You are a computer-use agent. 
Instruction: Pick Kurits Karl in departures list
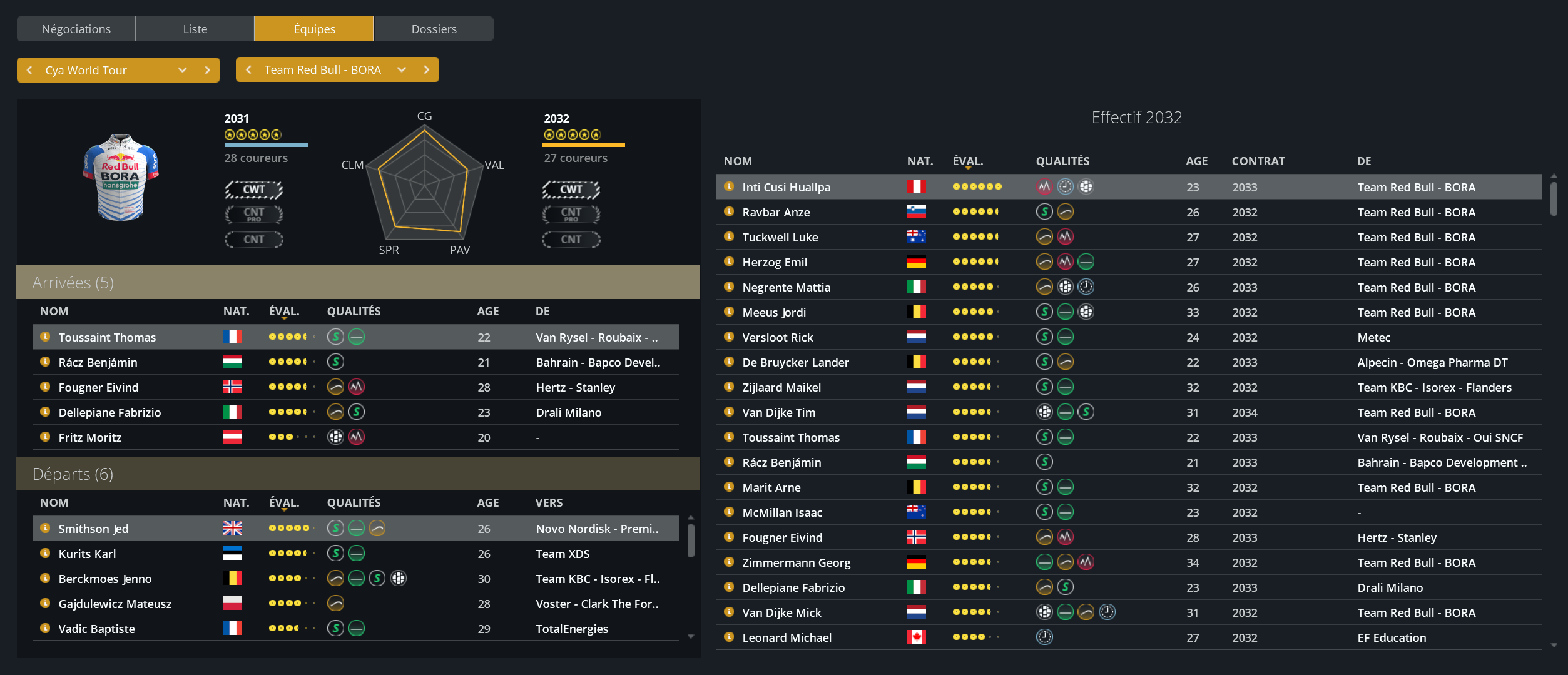pos(87,554)
